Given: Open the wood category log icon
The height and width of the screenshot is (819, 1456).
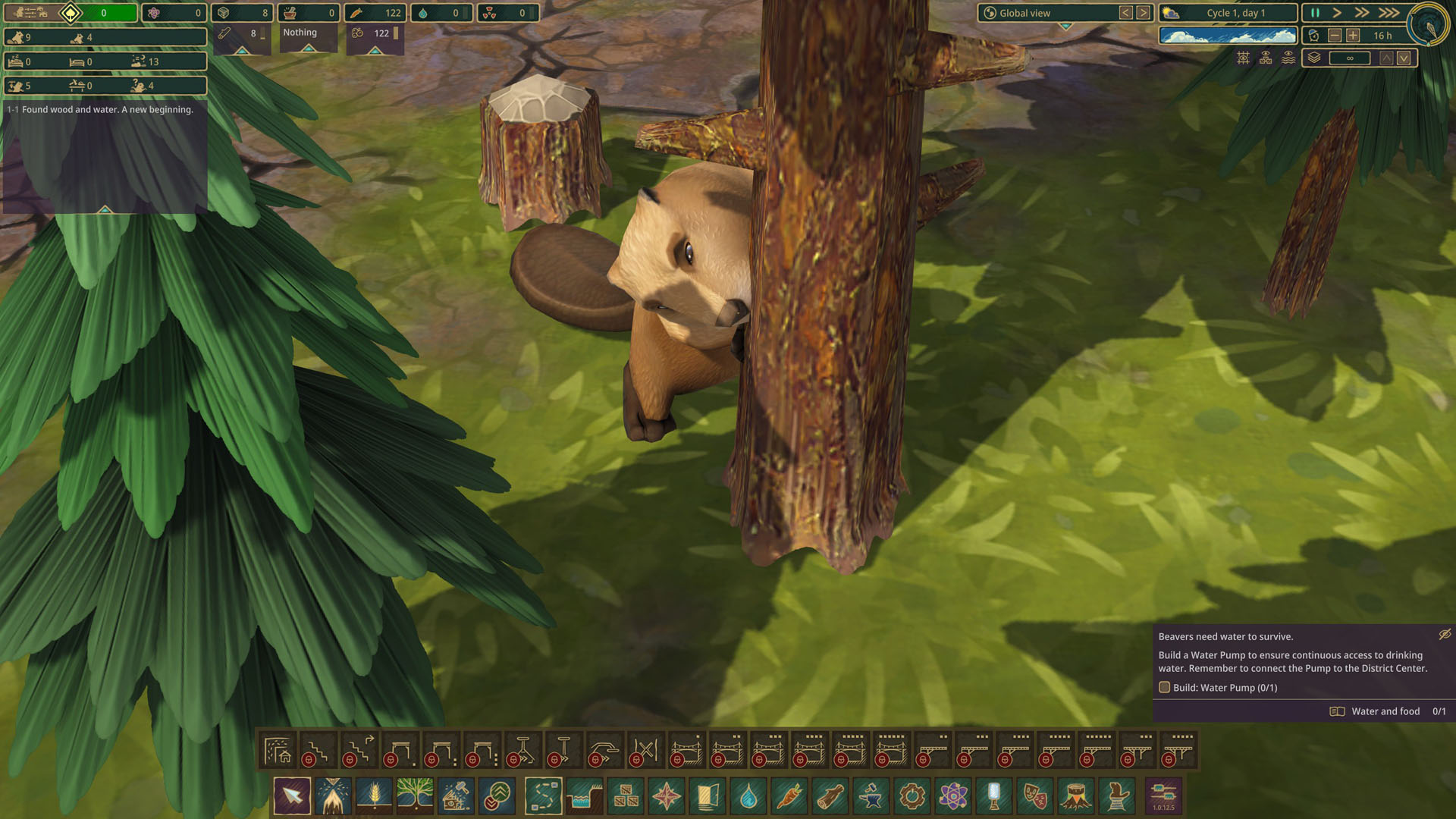Looking at the screenshot, I should click(830, 796).
